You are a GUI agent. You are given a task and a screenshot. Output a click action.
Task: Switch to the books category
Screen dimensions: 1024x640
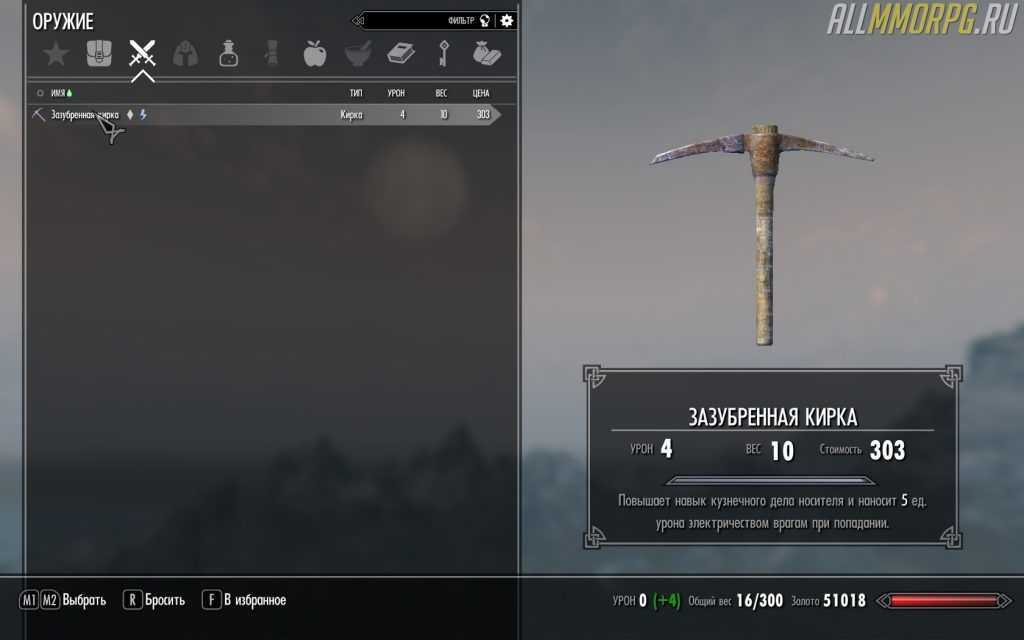click(x=400, y=53)
